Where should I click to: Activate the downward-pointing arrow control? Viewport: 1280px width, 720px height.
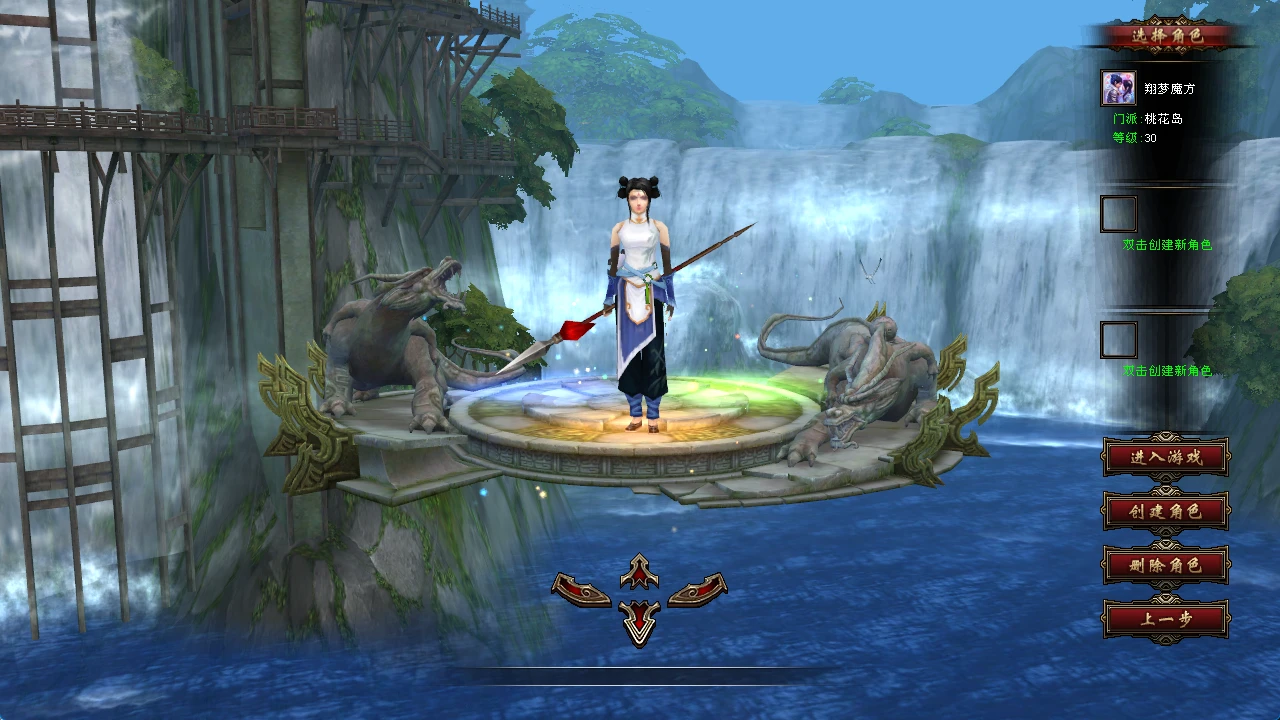pos(639,621)
